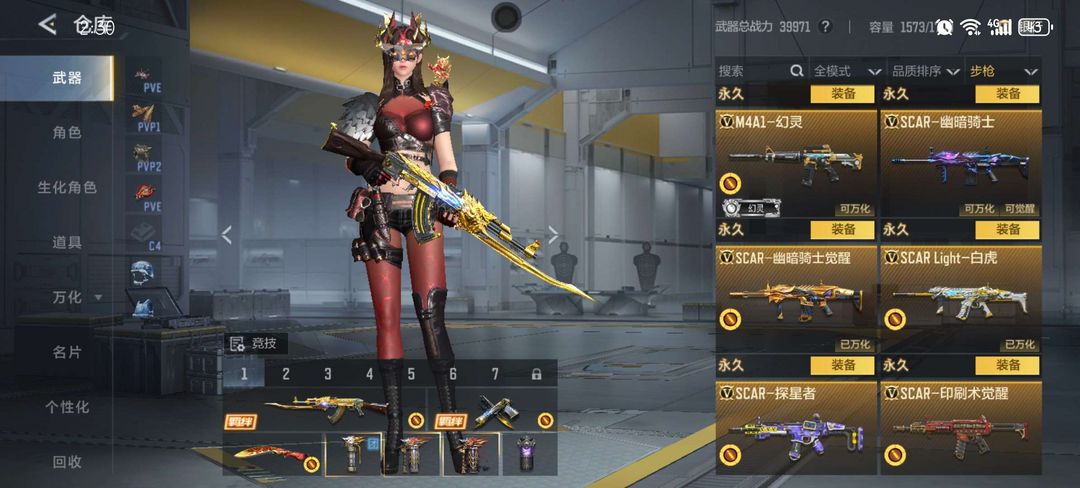Open the 回收 menu entry
The width and height of the screenshot is (1080, 488).
tap(67, 462)
